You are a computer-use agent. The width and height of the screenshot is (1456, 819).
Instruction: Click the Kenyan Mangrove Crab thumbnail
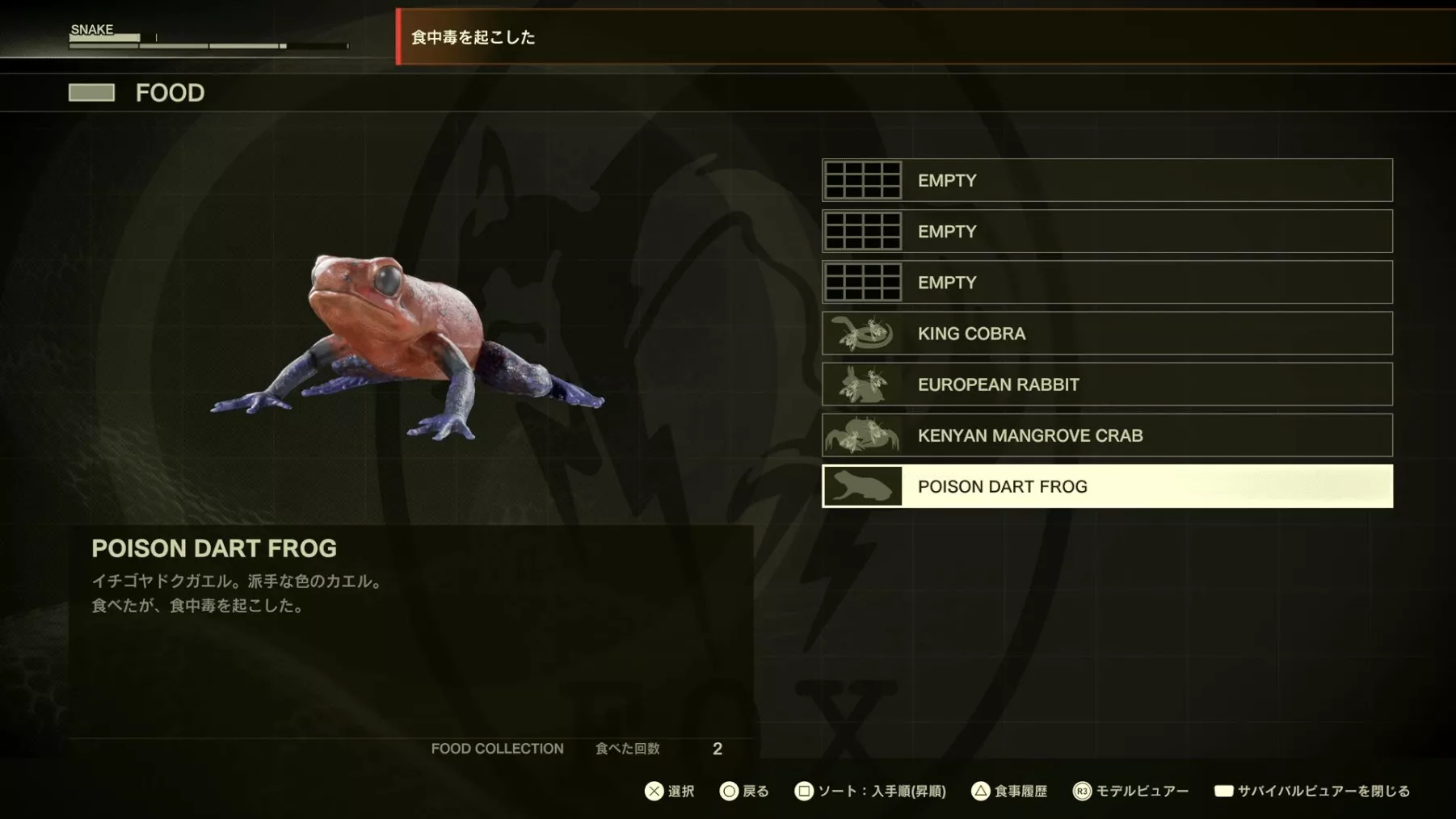[x=862, y=435]
